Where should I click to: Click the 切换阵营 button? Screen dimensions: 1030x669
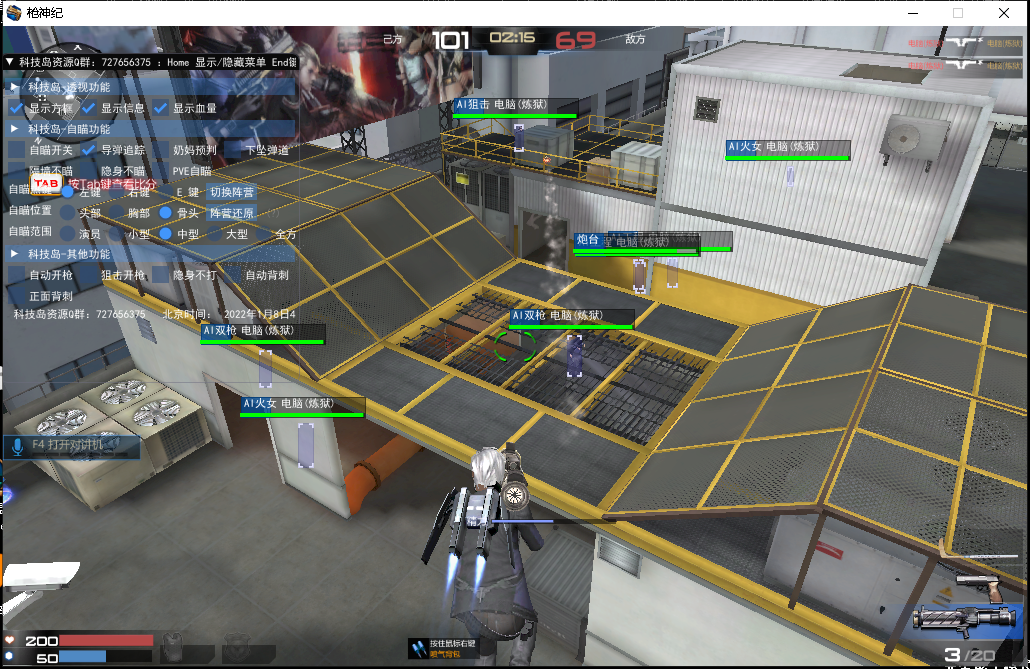point(231,192)
